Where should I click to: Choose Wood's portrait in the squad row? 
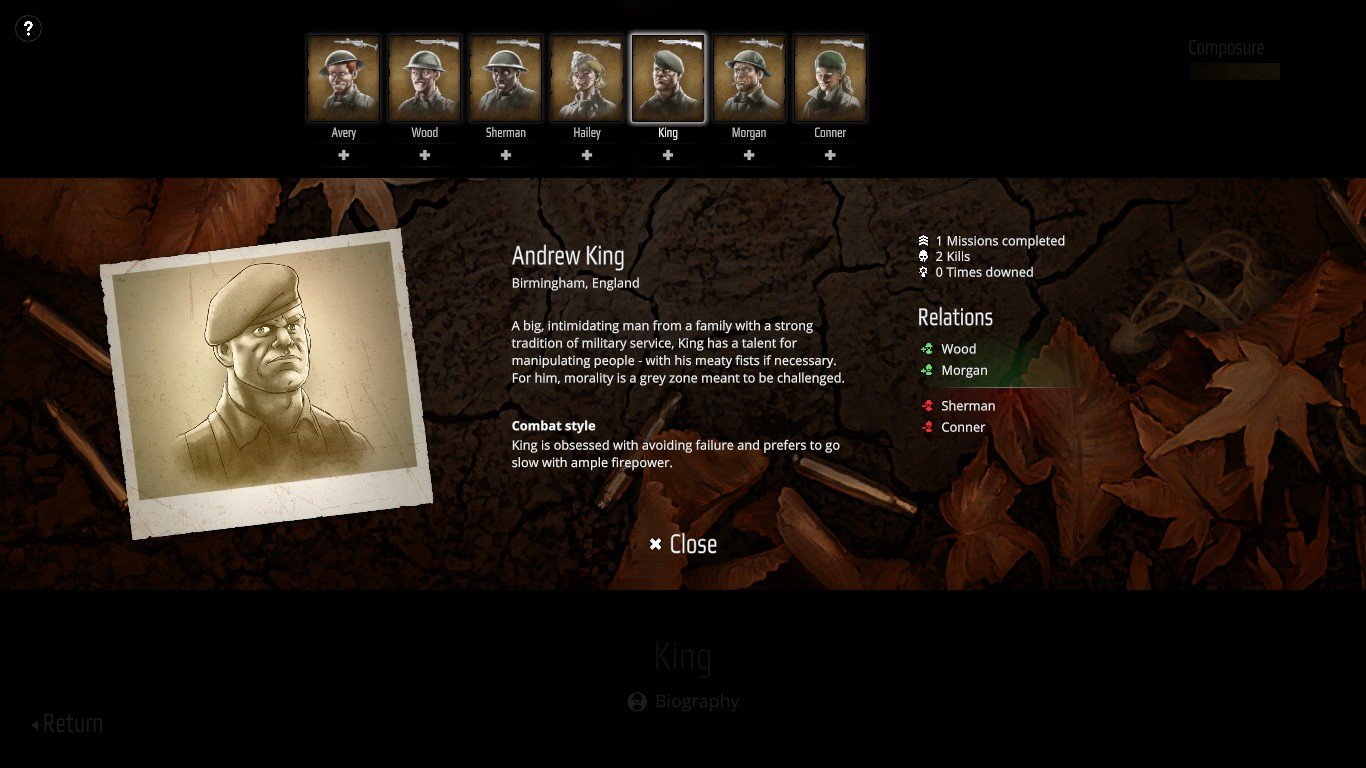(425, 79)
